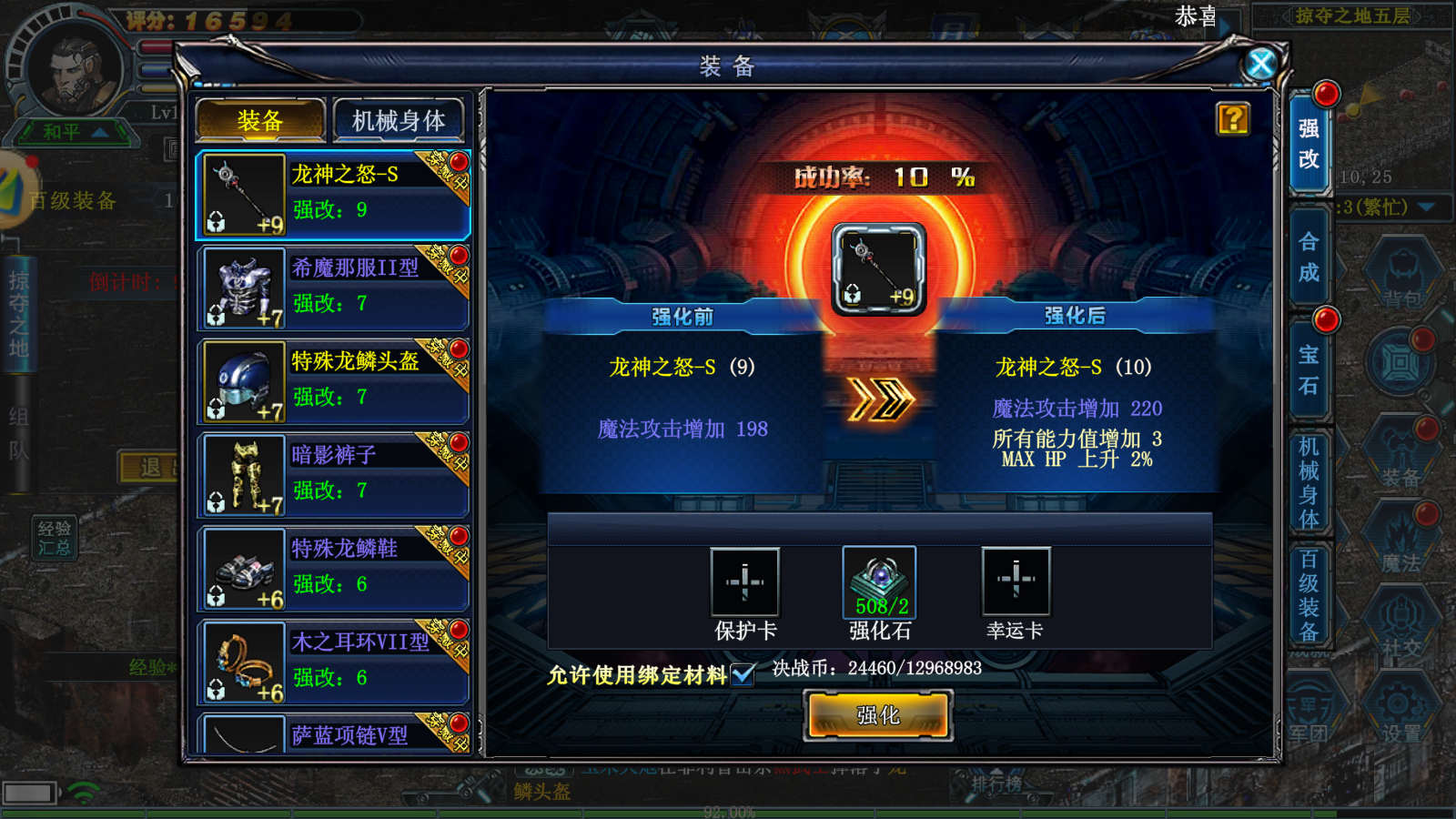This screenshot has width=1456, height=819.
Task: Open the 和平 mode selector arrow
Action: click(98, 132)
